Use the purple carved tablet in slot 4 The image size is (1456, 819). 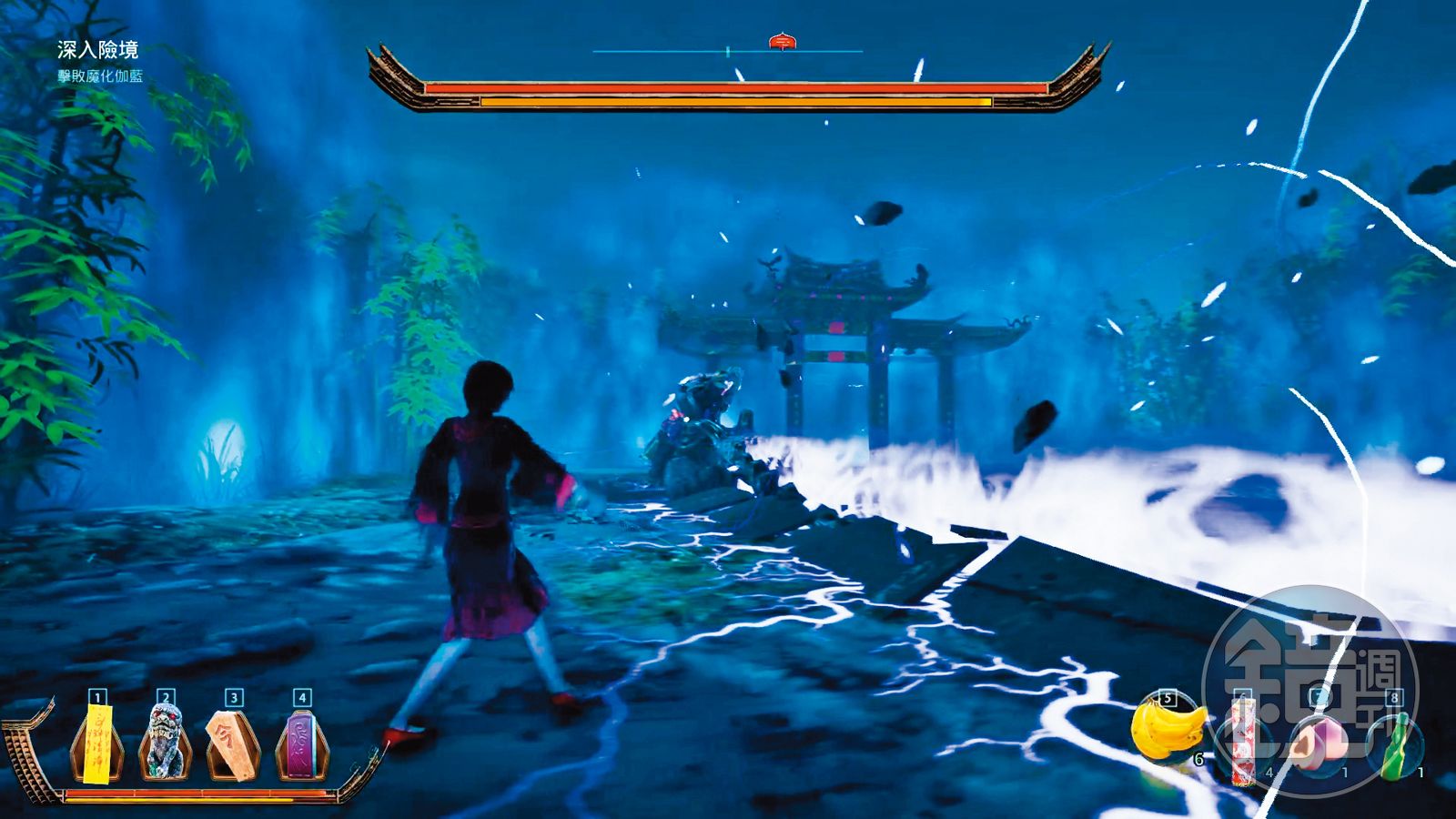pos(302,746)
